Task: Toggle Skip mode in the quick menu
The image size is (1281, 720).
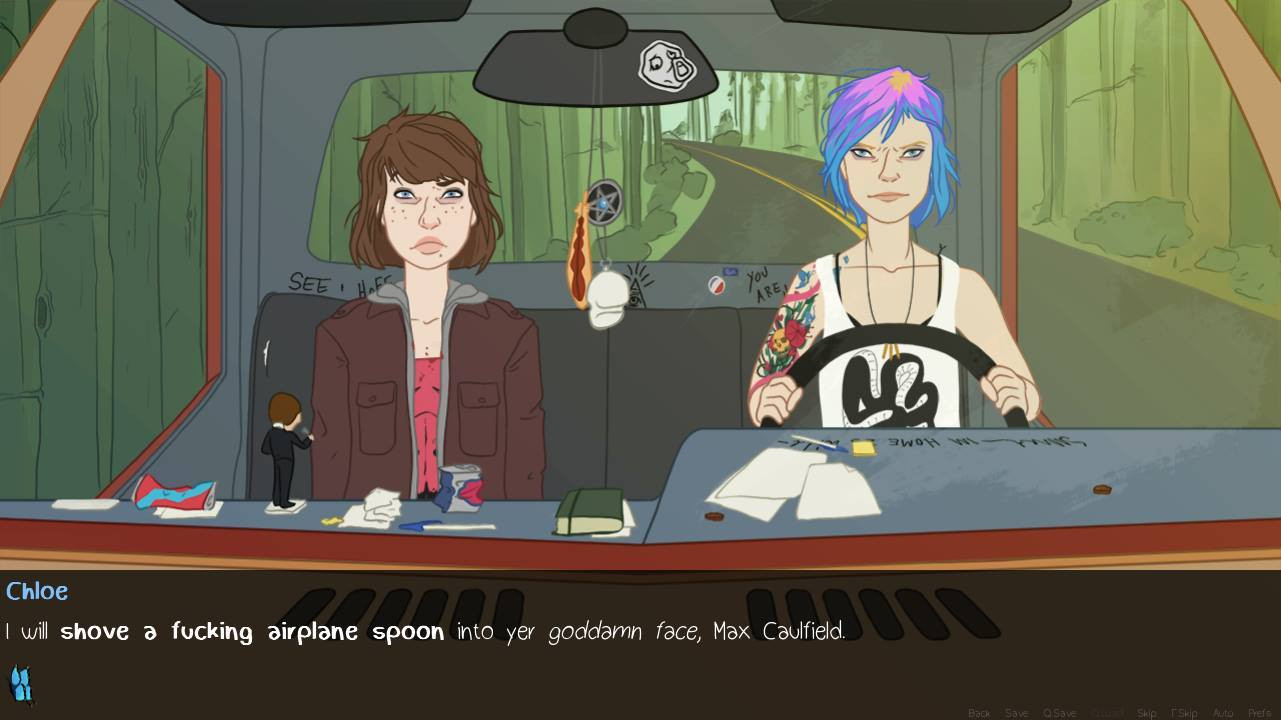Action: pyautogui.click(x=1147, y=712)
